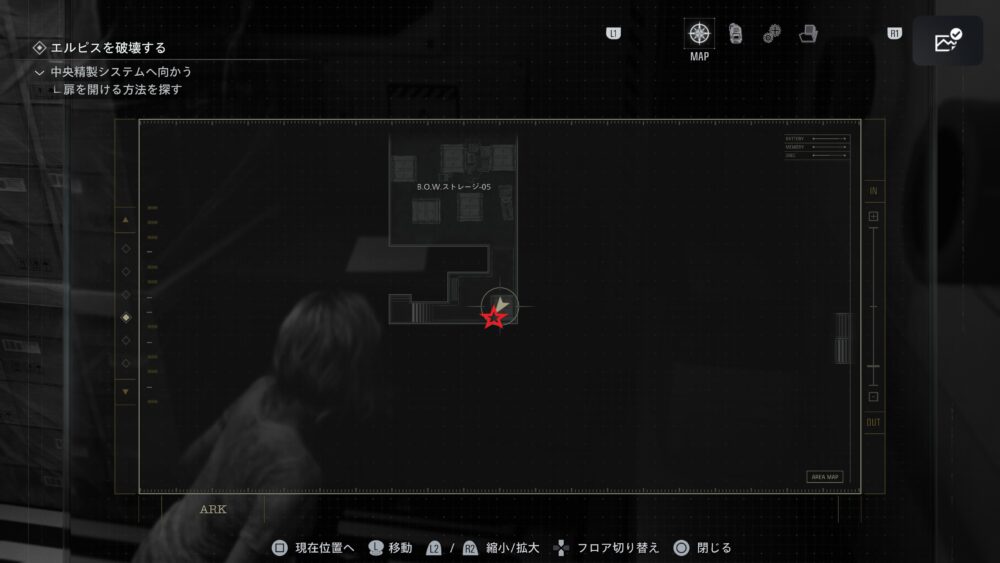Screen dimensions: 1000x563
Task: Go up a floor with up arrow
Action: [x=126, y=219]
